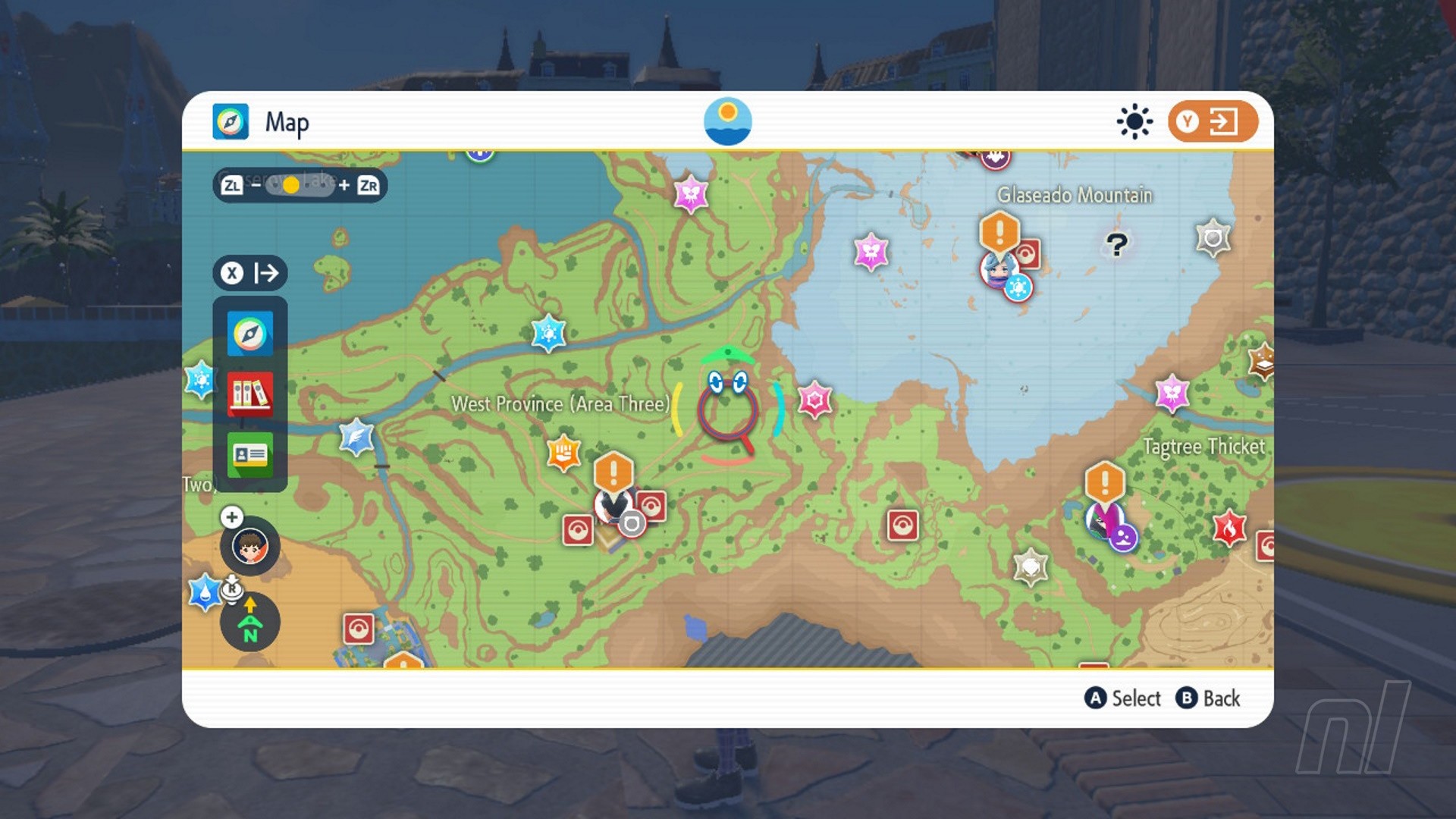Select the Glaseado Mountain gym exclamation badge

click(x=999, y=231)
